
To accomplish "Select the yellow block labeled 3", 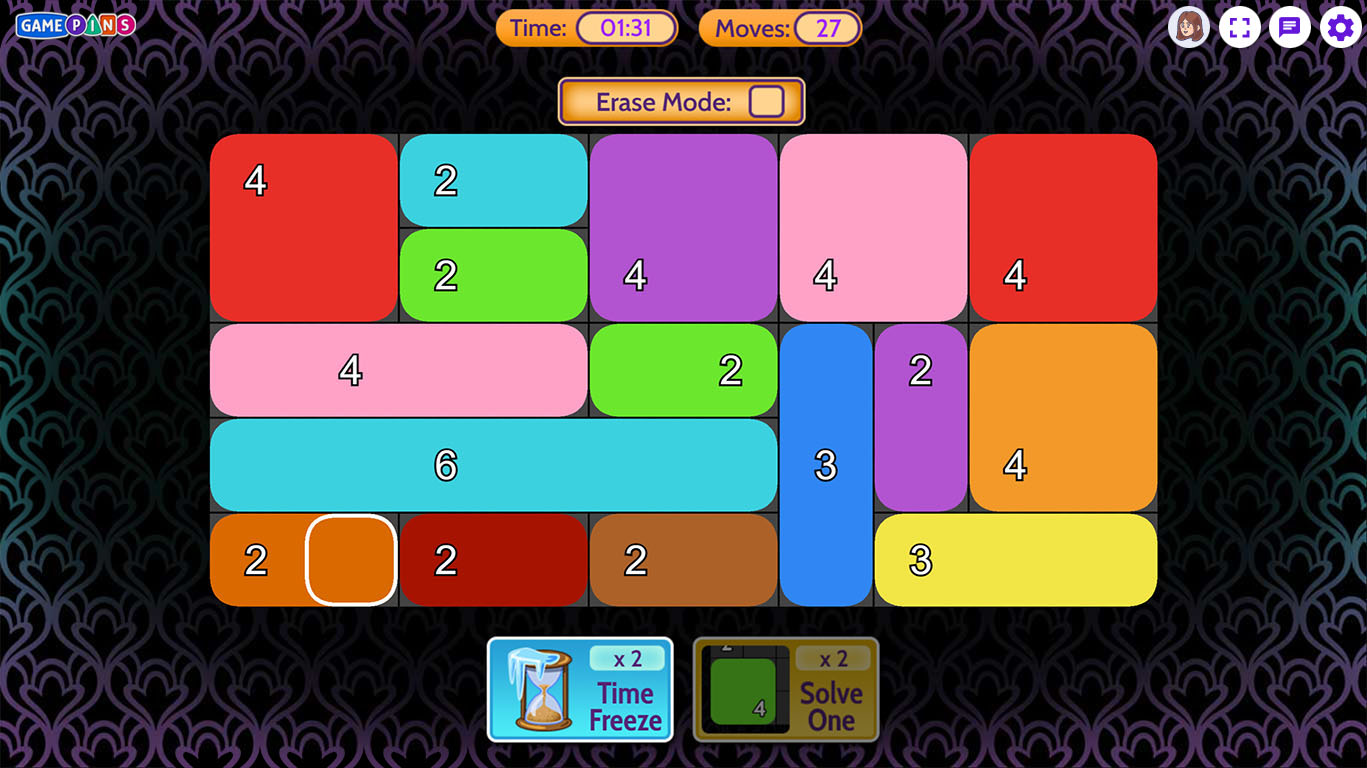I will [1015, 560].
